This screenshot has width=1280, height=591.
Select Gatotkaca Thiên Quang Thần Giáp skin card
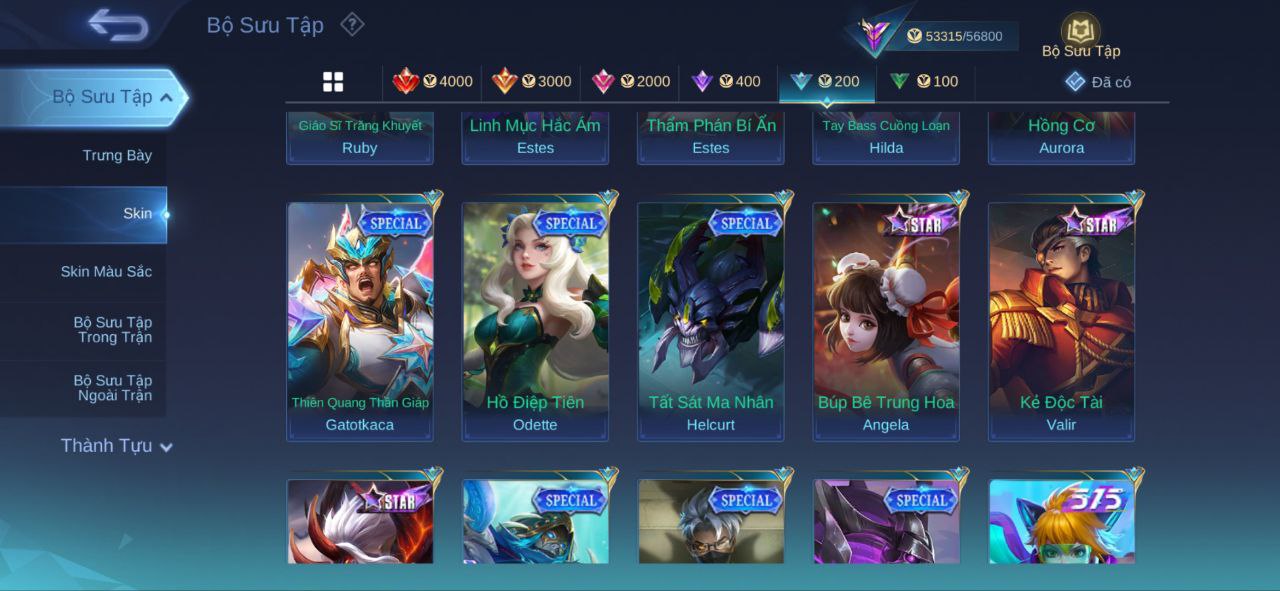point(360,321)
